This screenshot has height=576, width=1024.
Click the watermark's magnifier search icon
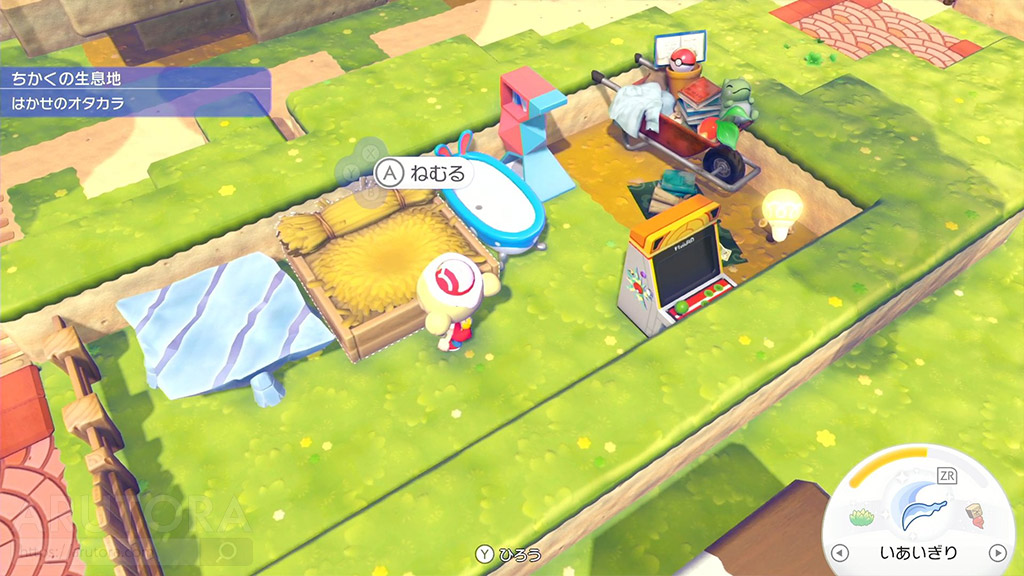coord(227,551)
